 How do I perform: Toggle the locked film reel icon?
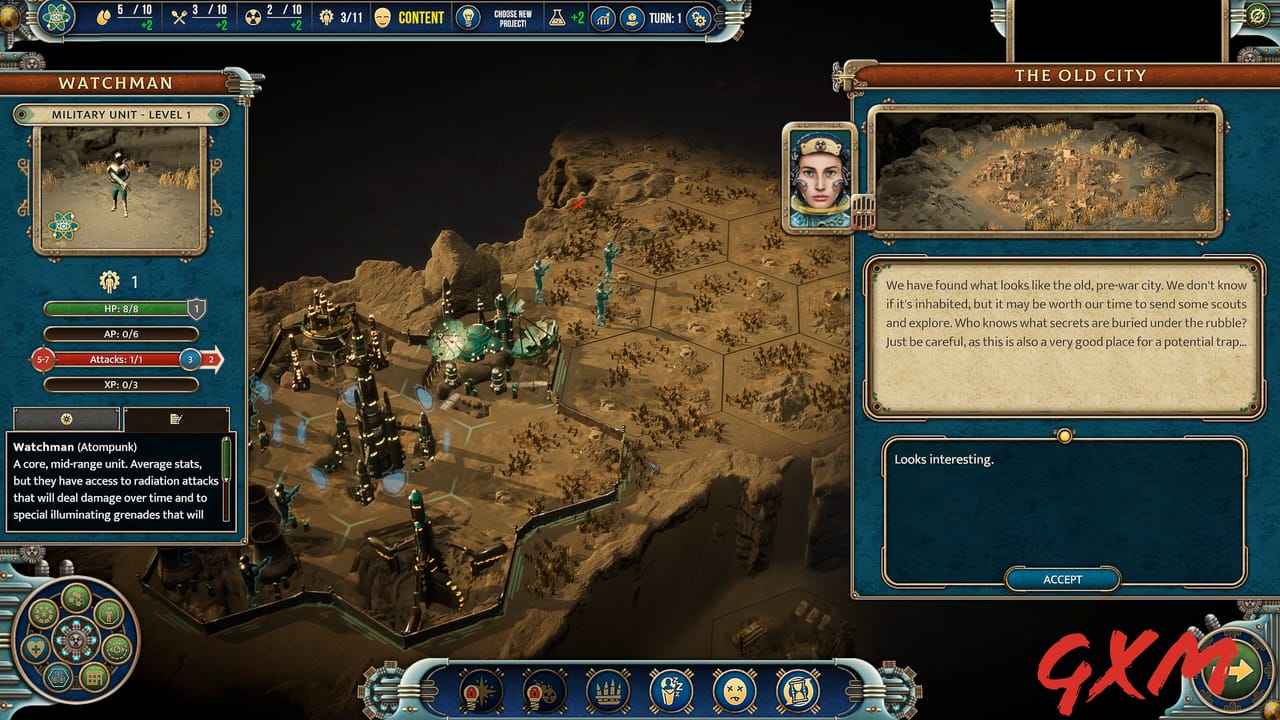(x=543, y=690)
